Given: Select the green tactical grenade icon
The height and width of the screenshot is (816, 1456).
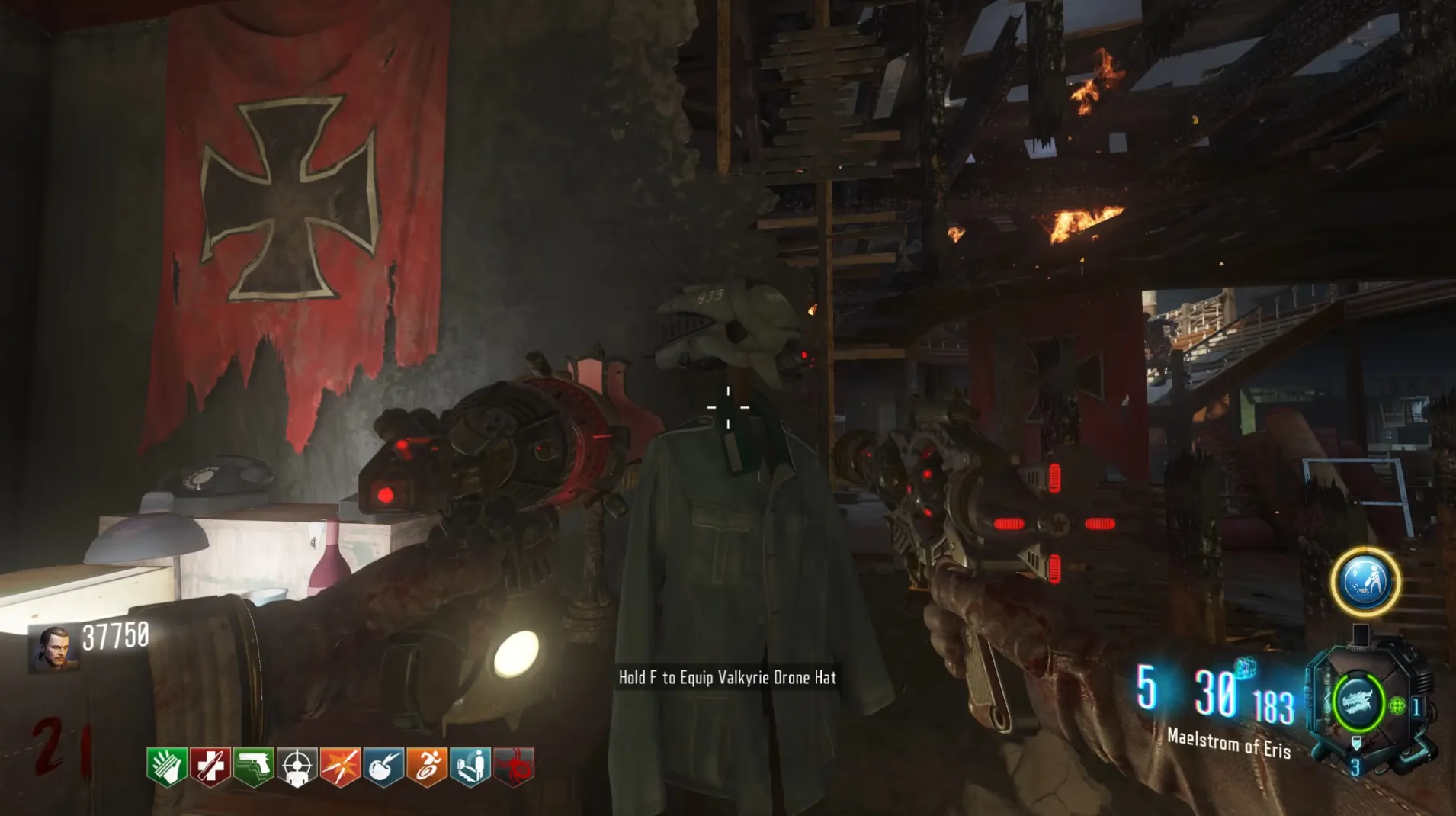Looking at the screenshot, I should click(1397, 706).
